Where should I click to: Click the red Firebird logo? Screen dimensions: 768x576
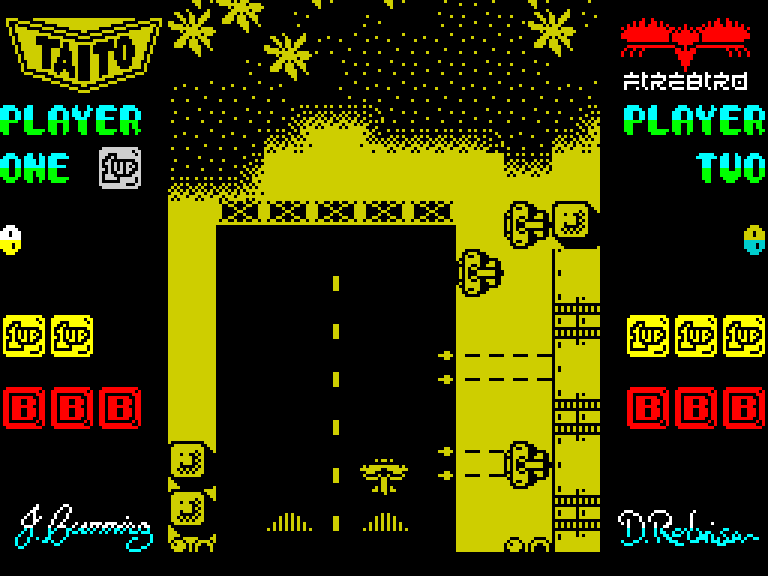coord(685,44)
